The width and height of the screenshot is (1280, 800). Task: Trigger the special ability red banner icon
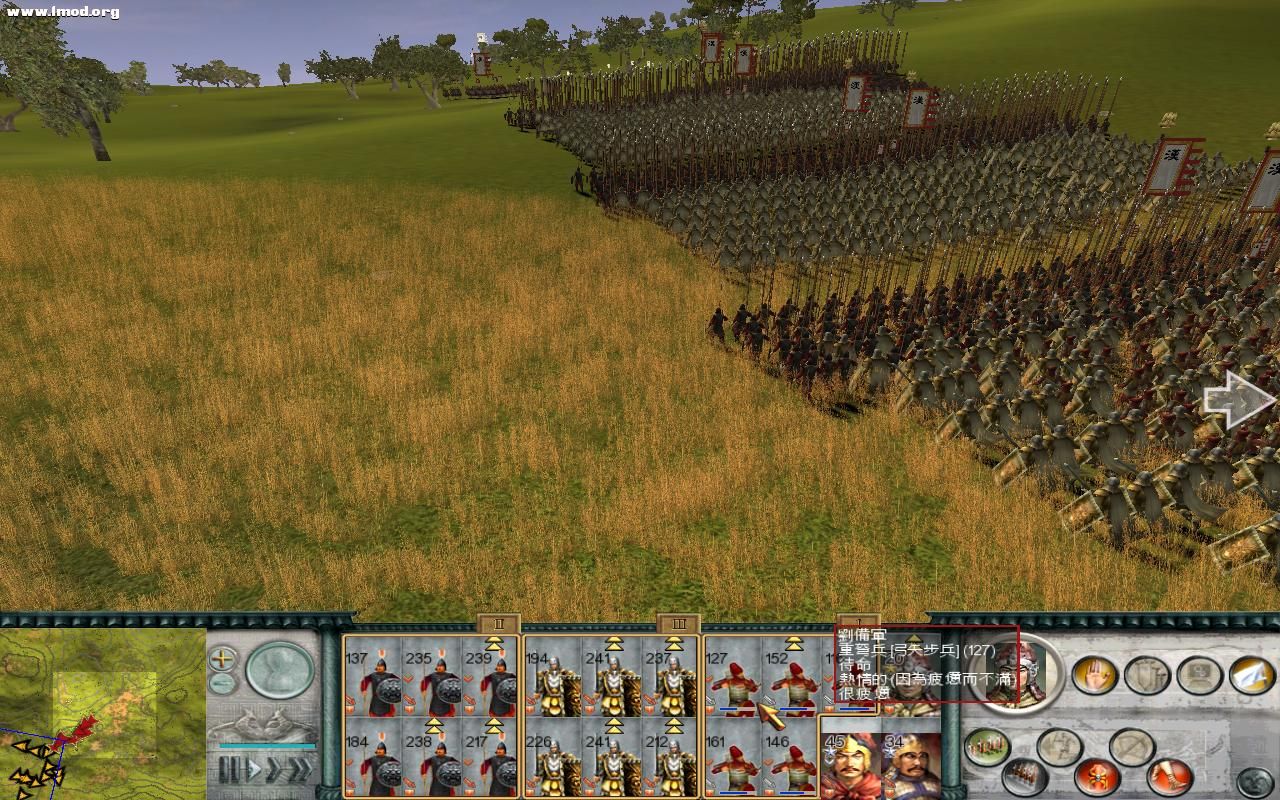point(1096,777)
